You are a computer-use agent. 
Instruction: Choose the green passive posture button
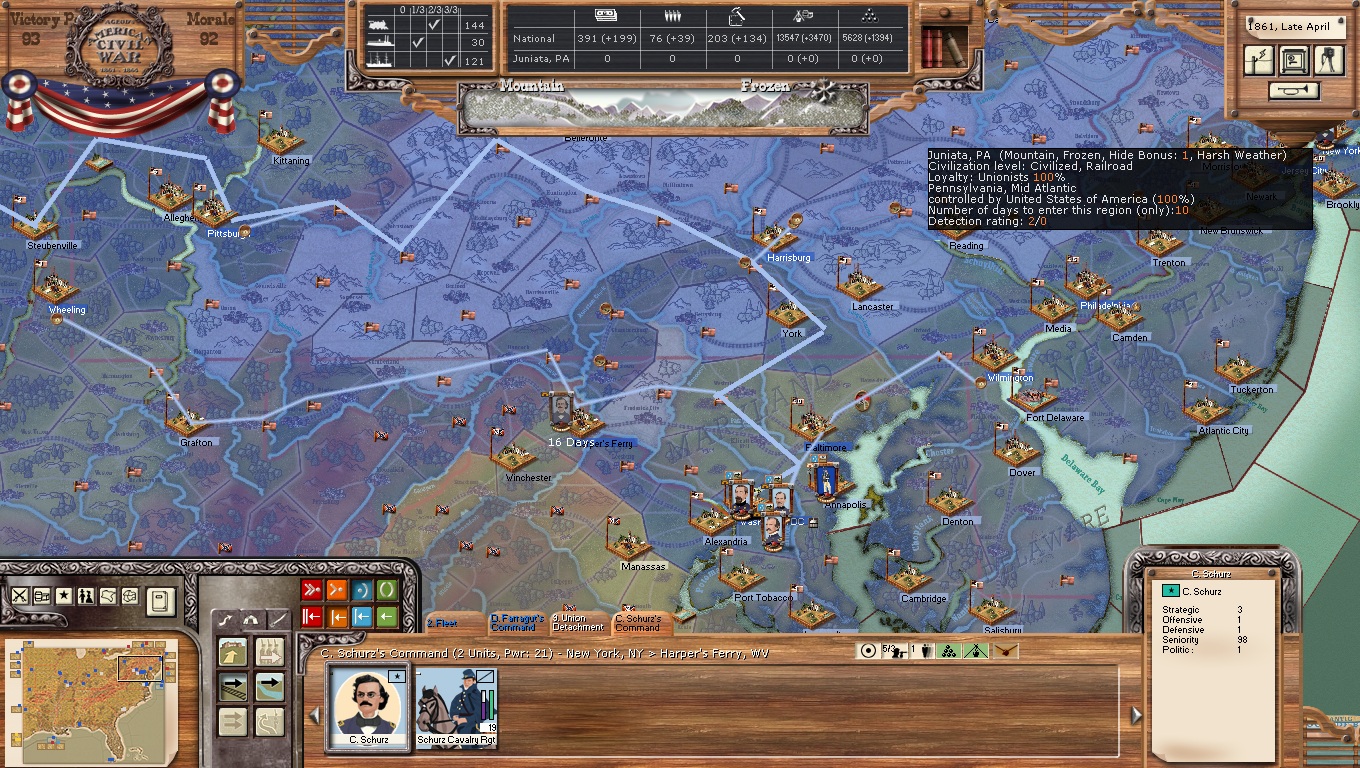pyautogui.click(x=386, y=590)
